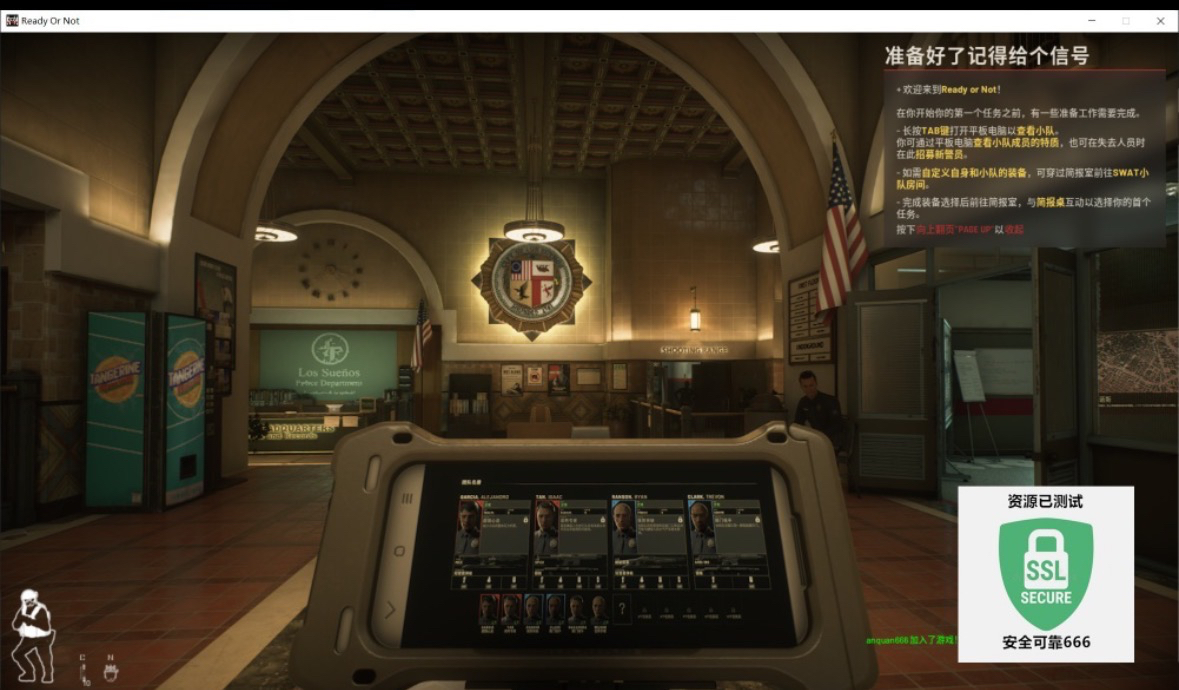Click the question mark recruit slot

[x=622, y=608]
